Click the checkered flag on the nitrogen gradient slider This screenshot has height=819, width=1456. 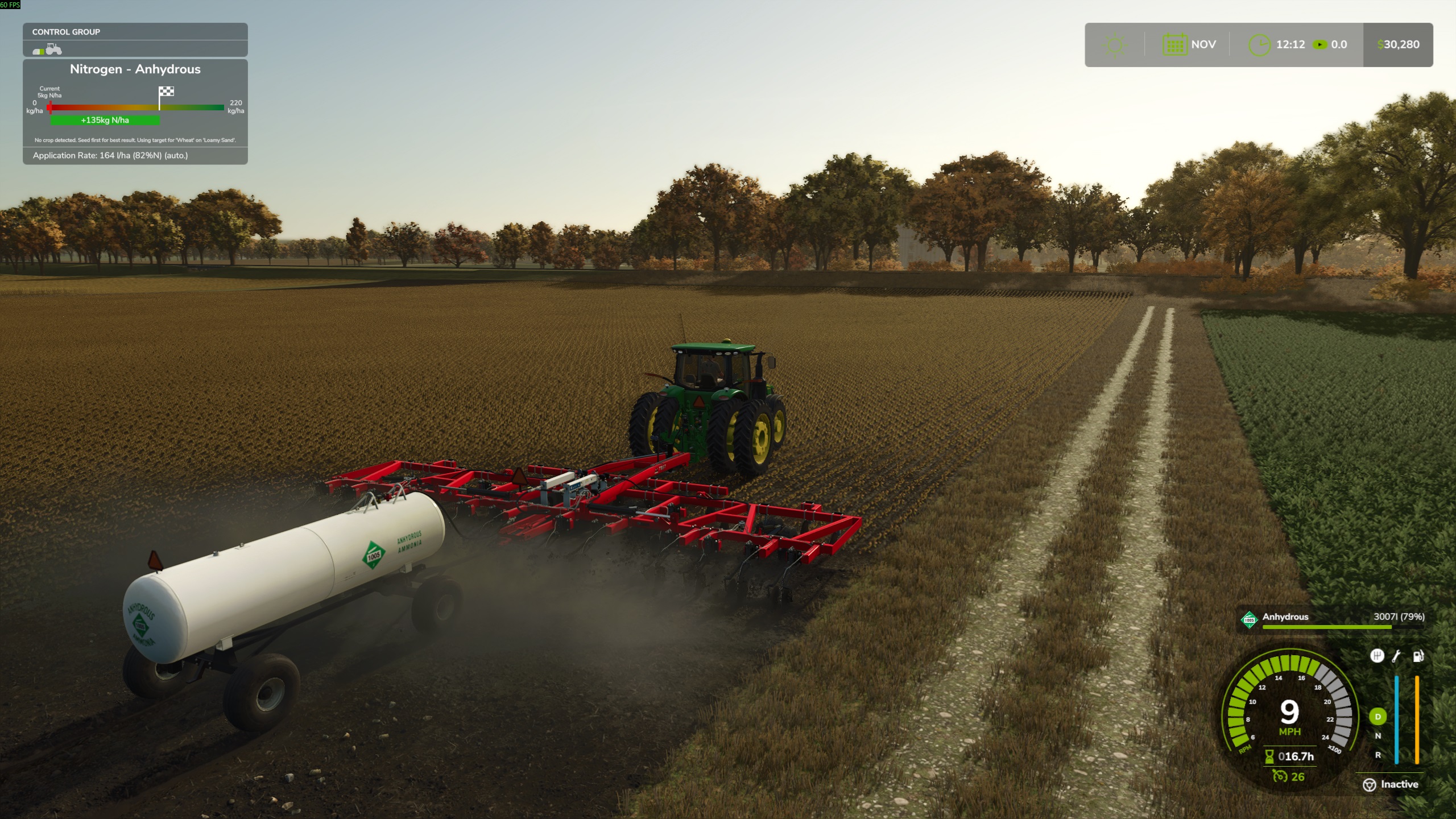point(165,92)
